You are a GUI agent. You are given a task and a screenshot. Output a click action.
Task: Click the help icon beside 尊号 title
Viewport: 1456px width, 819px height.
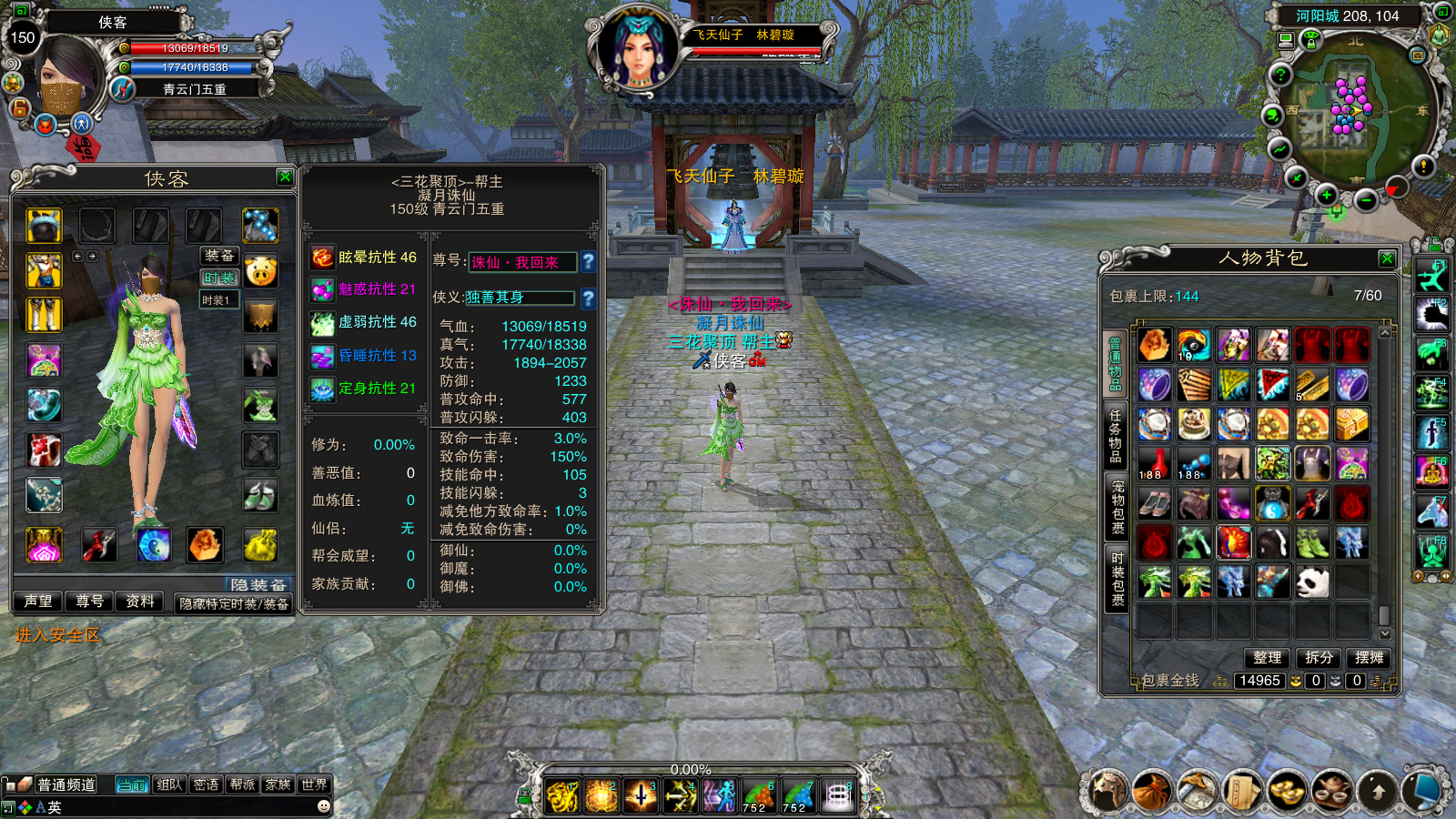(589, 262)
